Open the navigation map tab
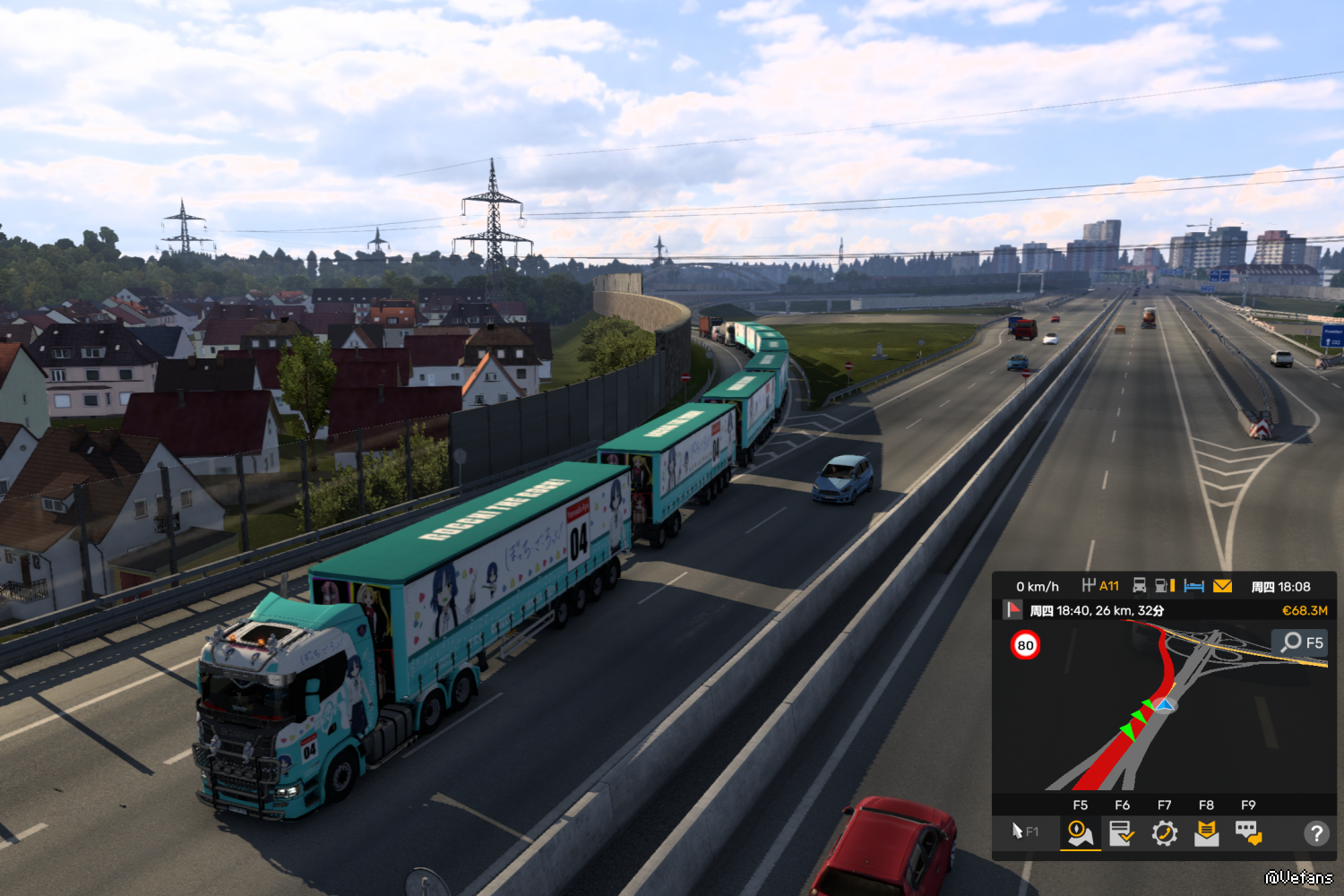 1080,833
